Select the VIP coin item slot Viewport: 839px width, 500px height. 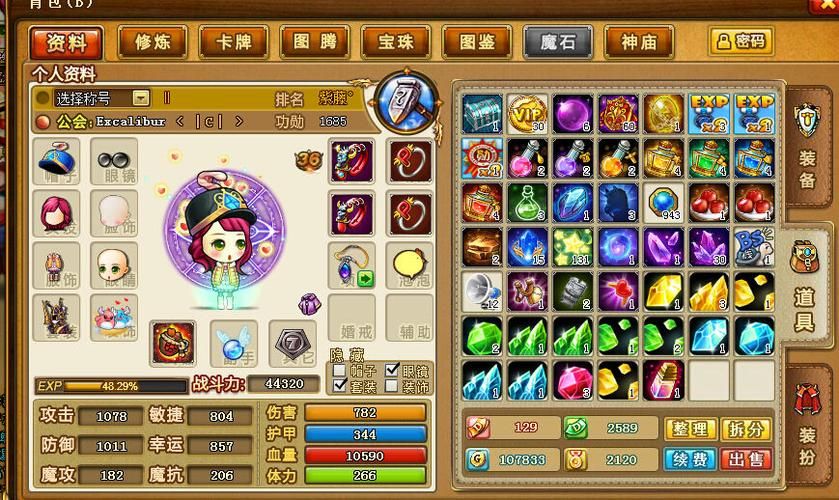click(525, 113)
